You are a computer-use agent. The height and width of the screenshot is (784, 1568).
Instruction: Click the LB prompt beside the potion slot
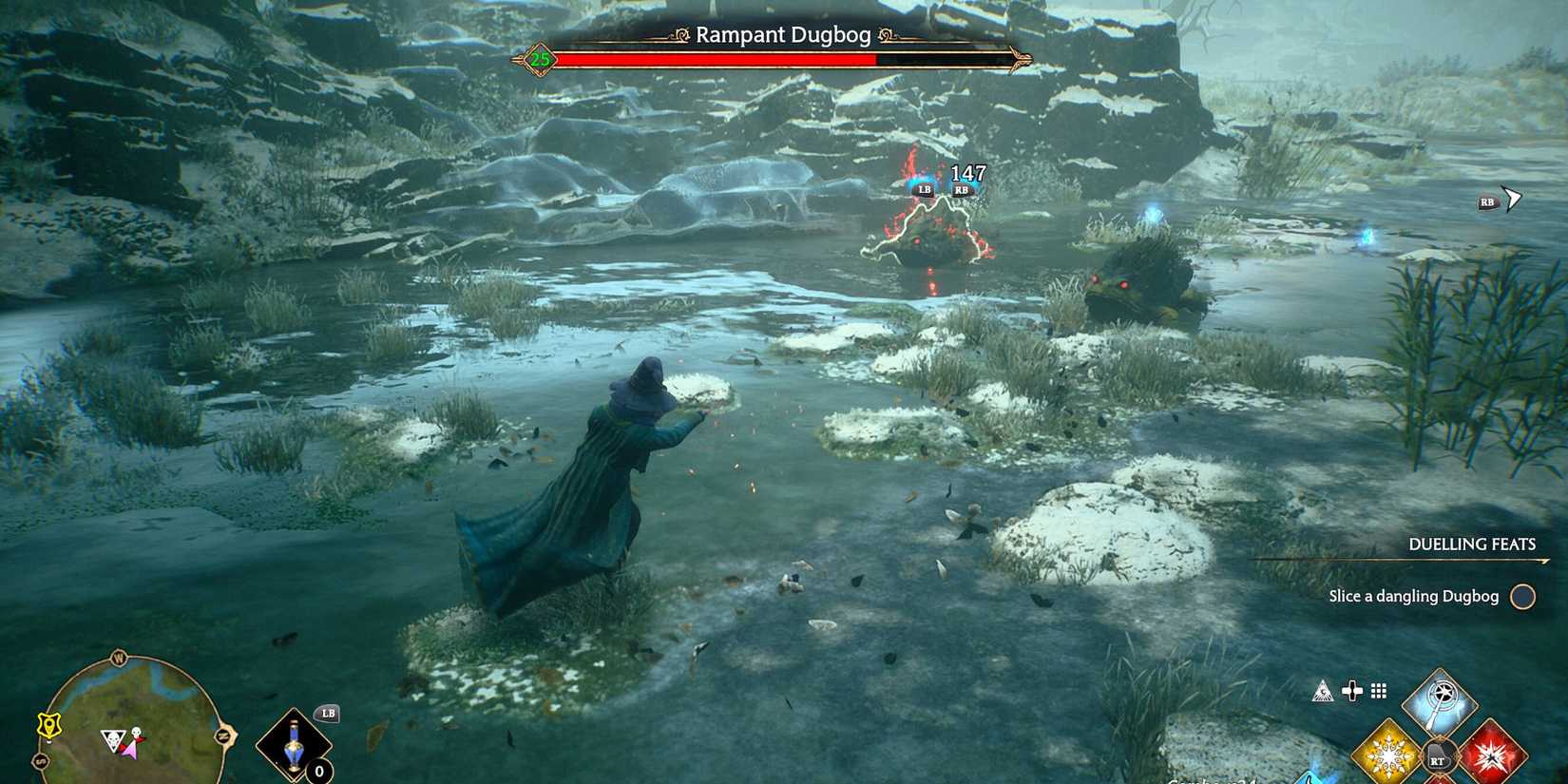327,713
